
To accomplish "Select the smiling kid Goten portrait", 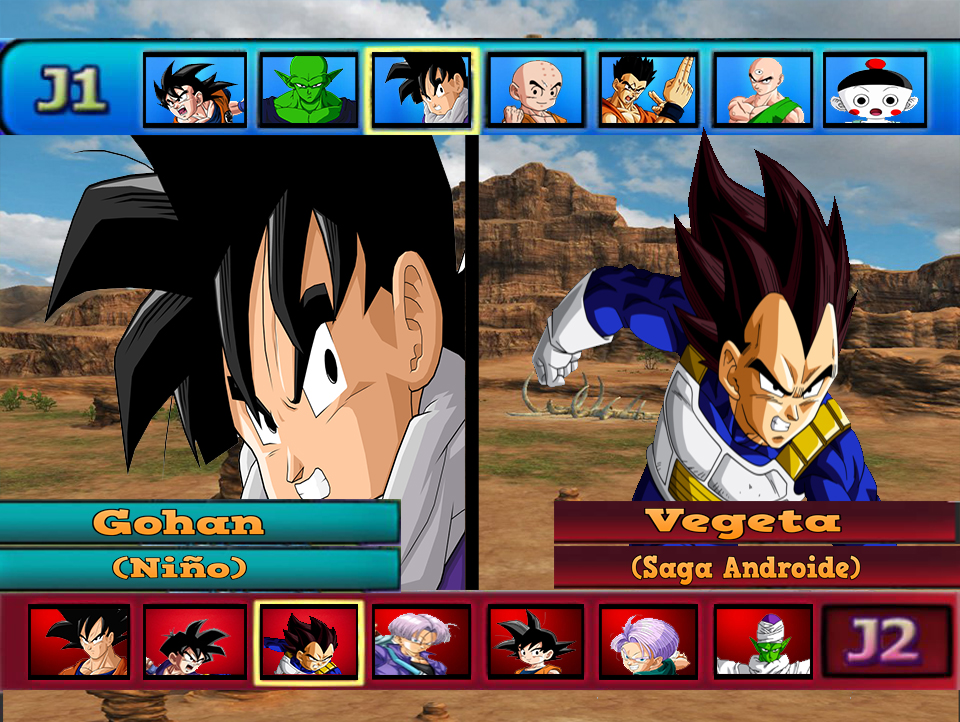I will pyautogui.click(x=536, y=641).
